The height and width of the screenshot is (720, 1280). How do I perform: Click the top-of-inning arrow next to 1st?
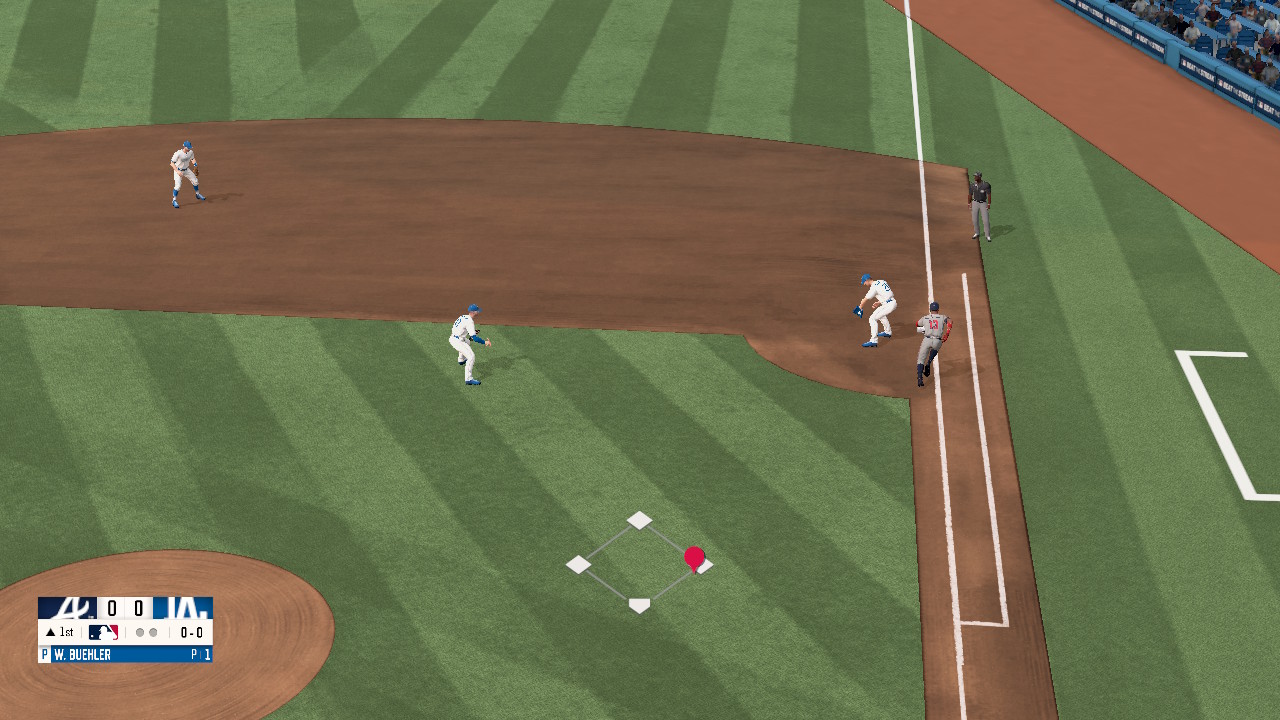(x=51, y=632)
